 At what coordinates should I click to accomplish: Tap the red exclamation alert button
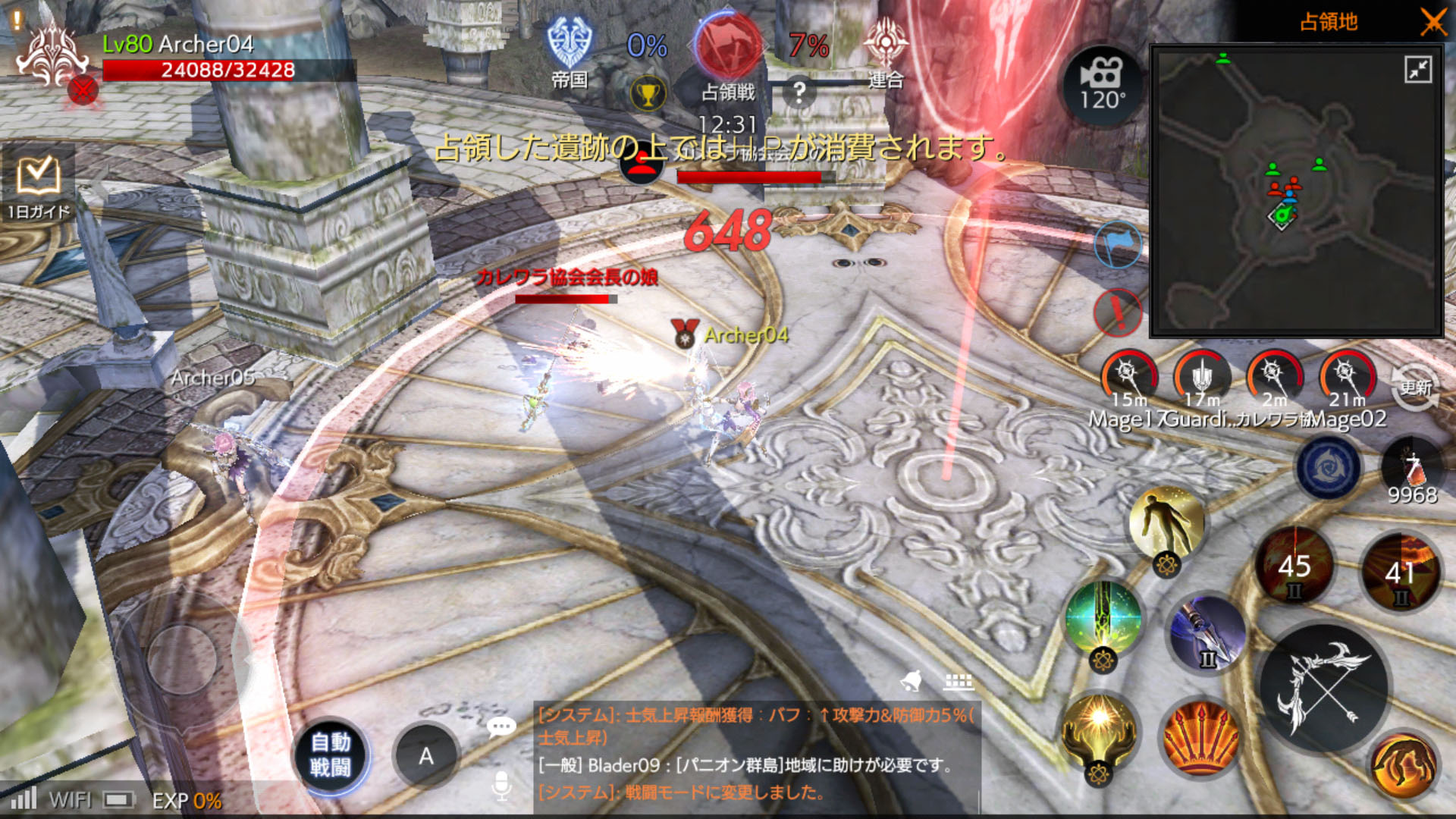1118,312
